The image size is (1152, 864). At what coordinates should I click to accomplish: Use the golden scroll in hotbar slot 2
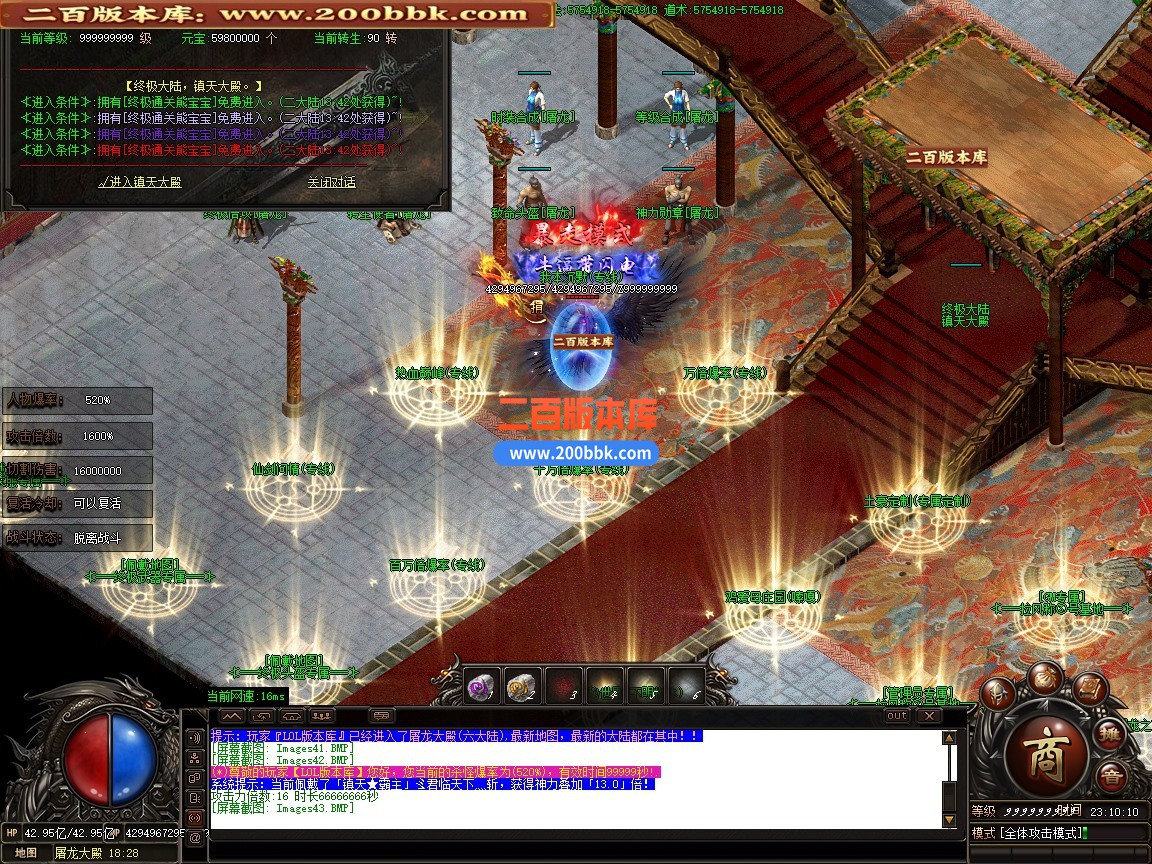pyautogui.click(x=522, y=684)
